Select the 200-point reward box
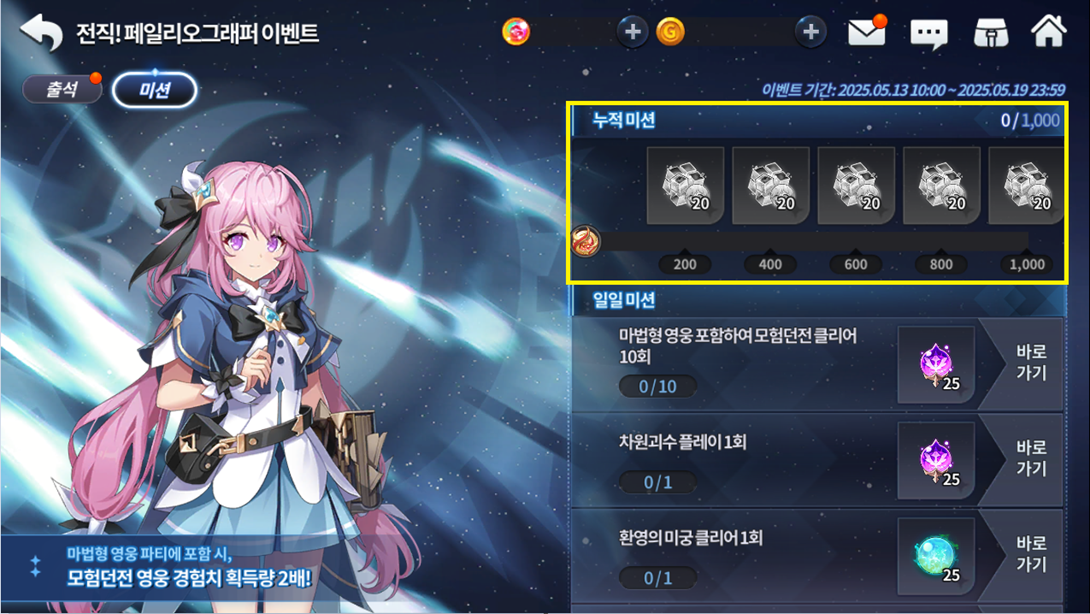The width and height of the screenshot is (1090, 614). pyautogui.click(x=686, y=186)
